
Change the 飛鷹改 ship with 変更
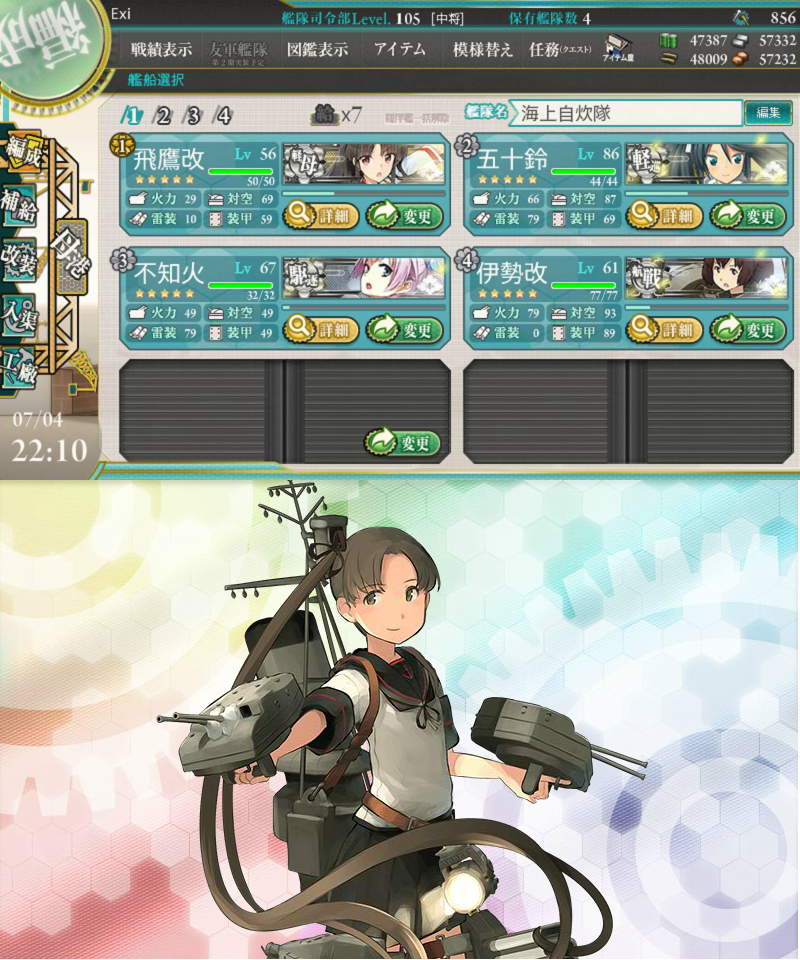[x=404, y=215]
